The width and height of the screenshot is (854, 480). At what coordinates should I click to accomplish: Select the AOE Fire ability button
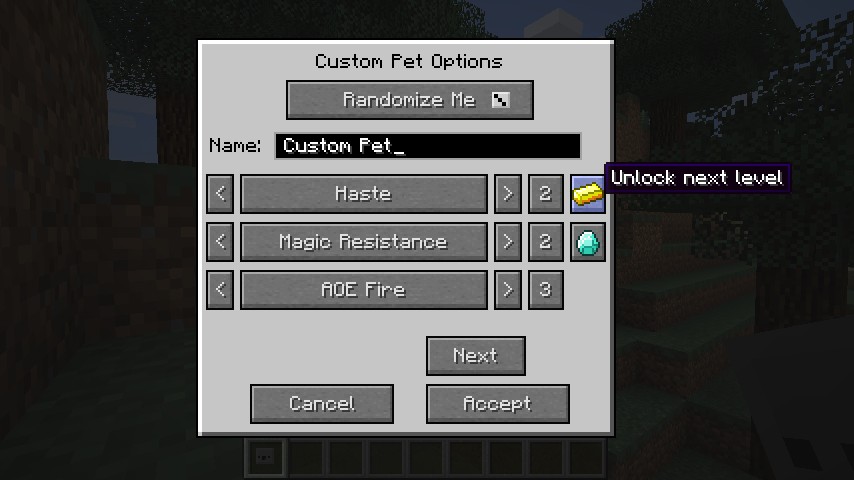pyautogui.click(x=364, y=290)
